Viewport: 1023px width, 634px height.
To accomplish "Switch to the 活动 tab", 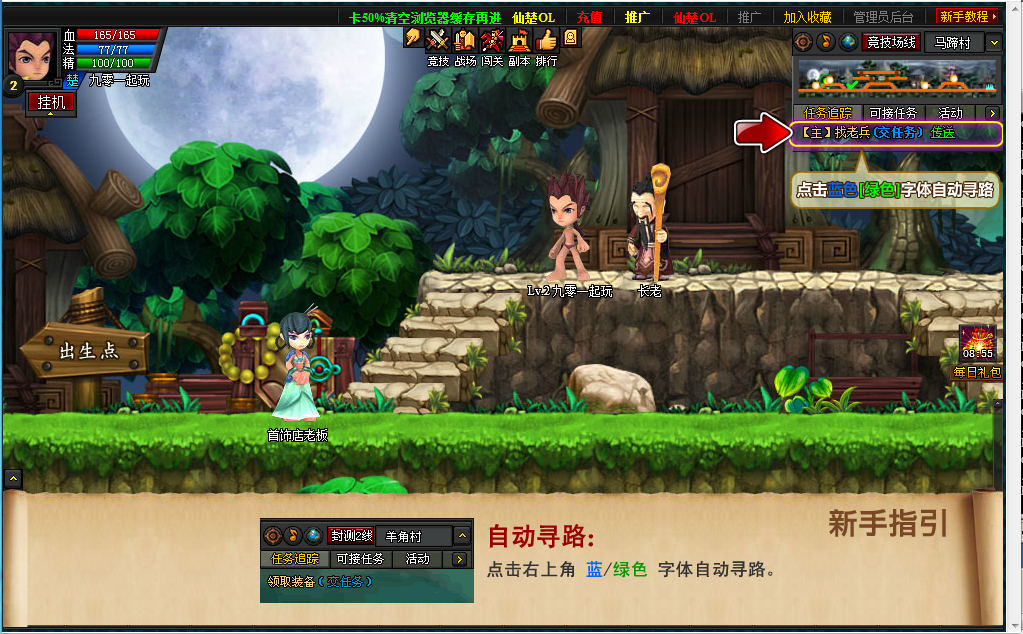I will pos(950,113).
